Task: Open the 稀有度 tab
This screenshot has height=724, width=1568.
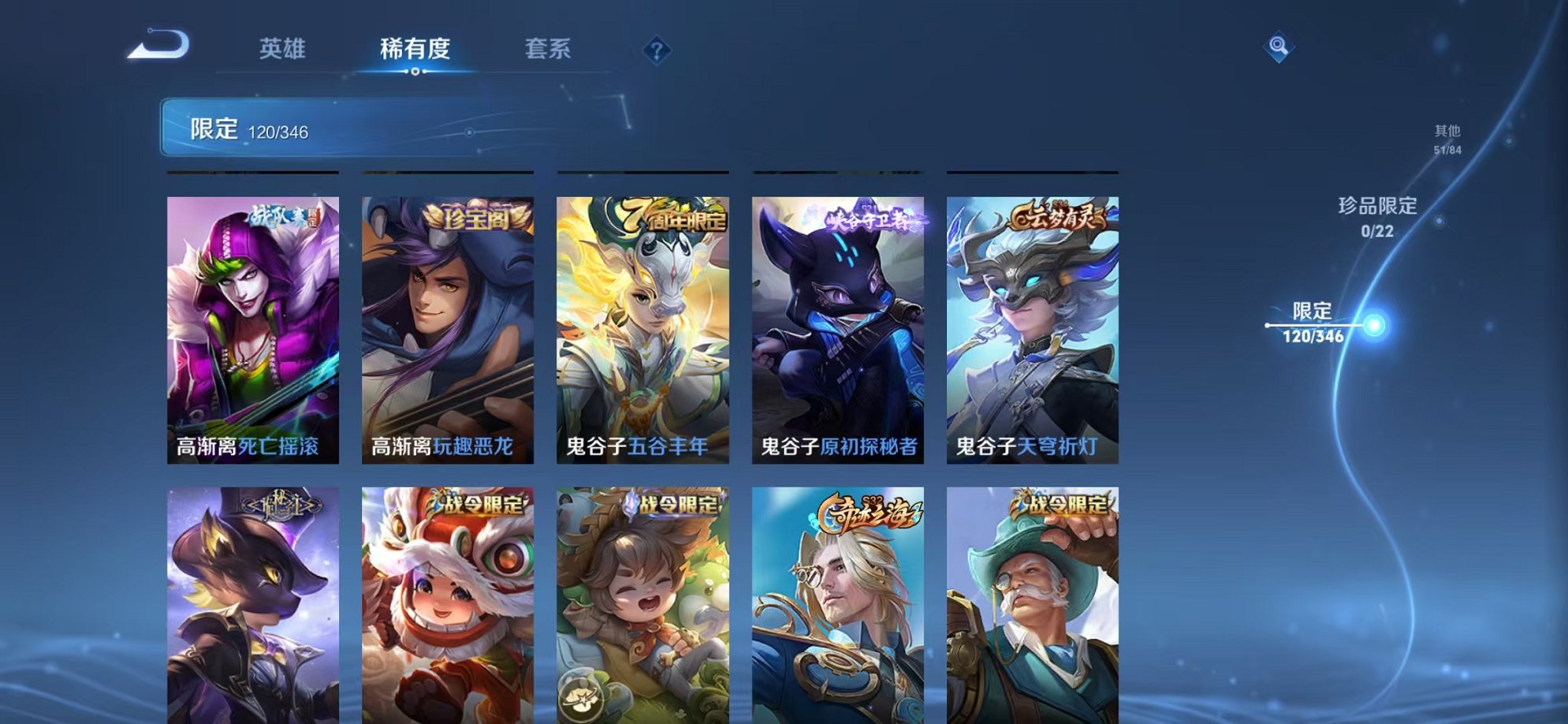Action: 415,49
